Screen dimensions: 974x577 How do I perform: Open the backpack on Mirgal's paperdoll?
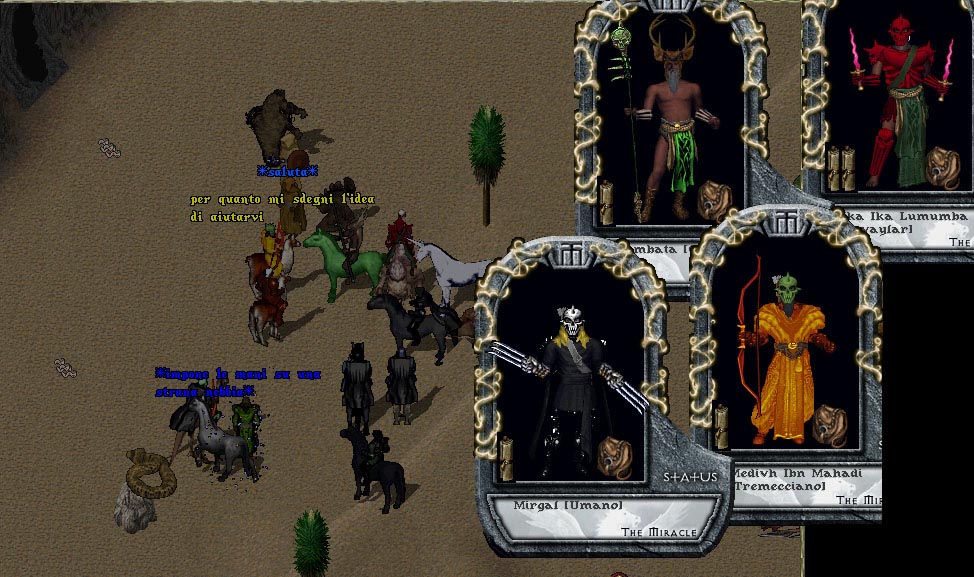614,458
